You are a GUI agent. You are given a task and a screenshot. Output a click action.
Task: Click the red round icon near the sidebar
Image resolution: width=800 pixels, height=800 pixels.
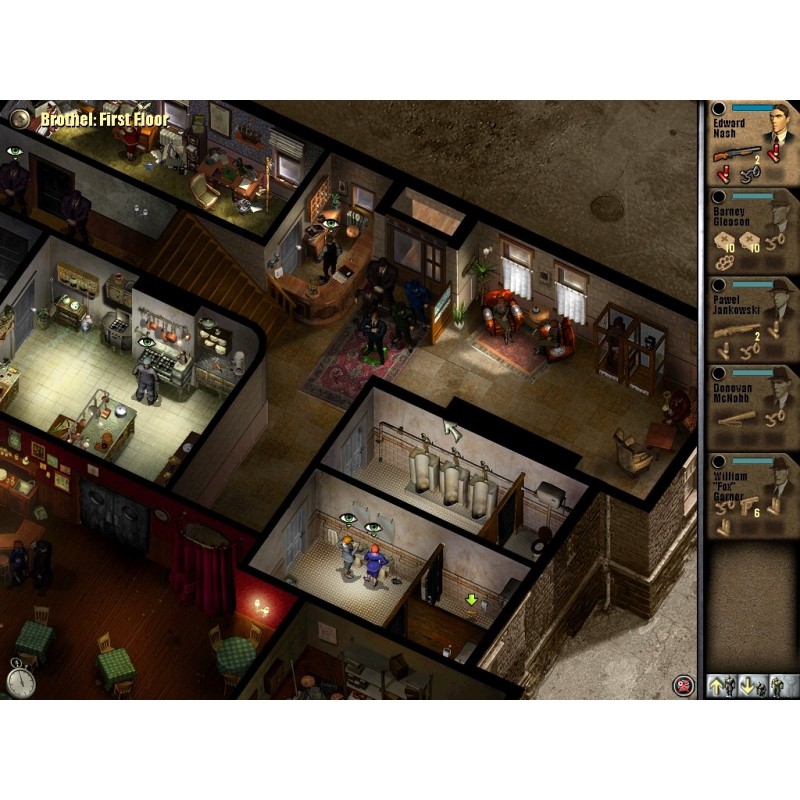pos(685,685)
